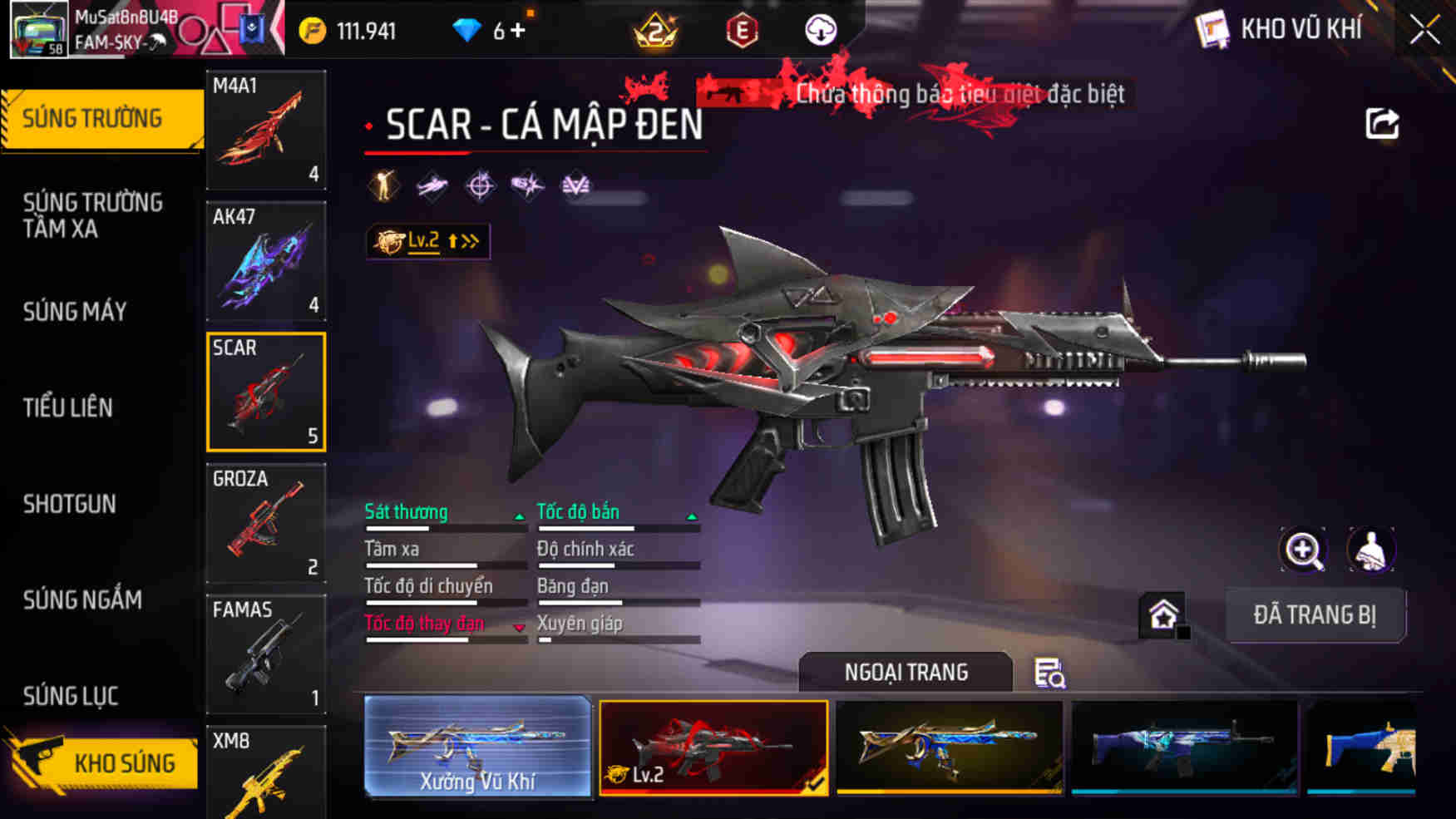Expand the Lv.2 upgrade panel via its double-chevron
Screen dimensions: 1456x819
[470, 240]
